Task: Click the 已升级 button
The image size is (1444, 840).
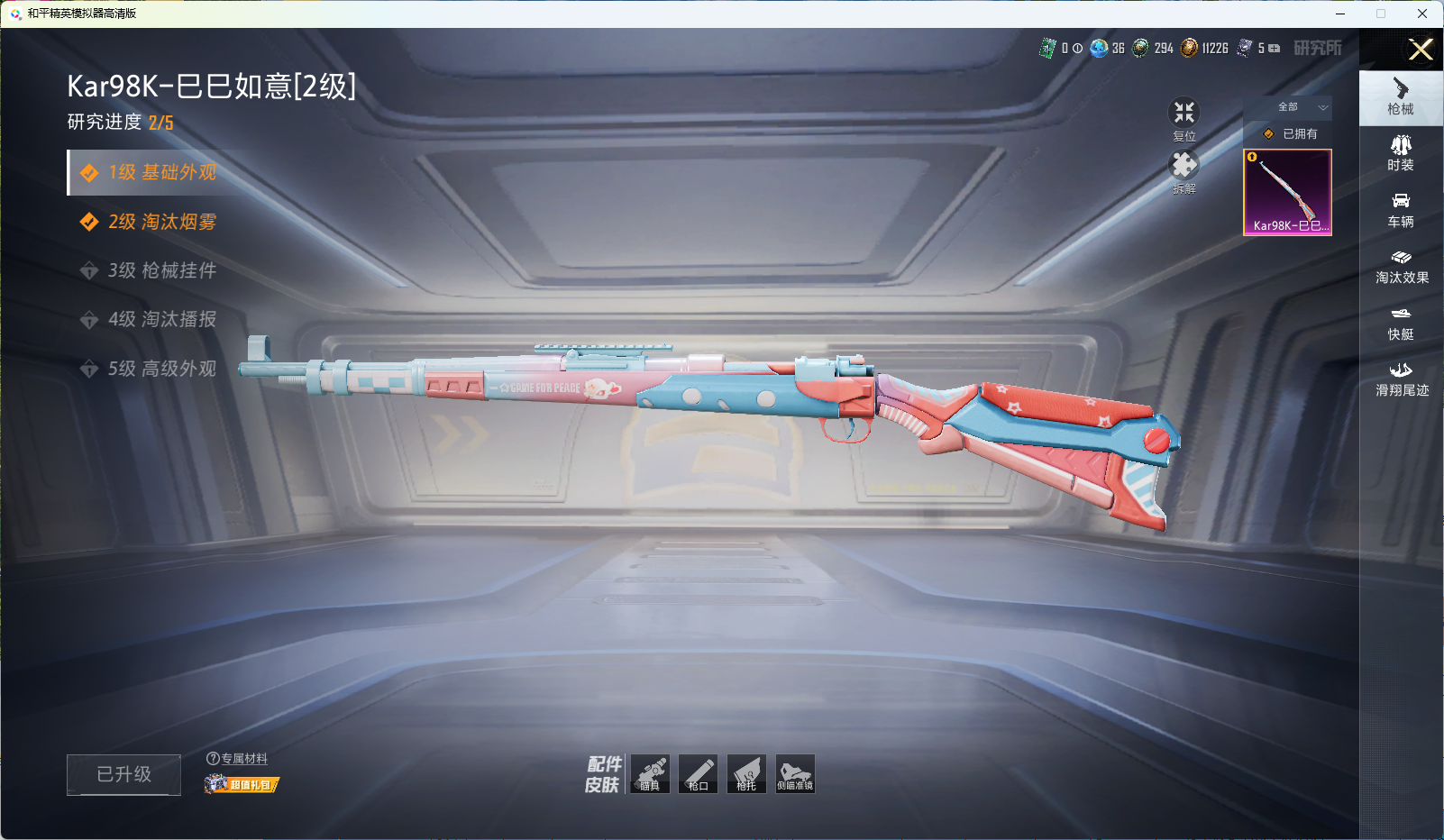Action: click(123, 774)
